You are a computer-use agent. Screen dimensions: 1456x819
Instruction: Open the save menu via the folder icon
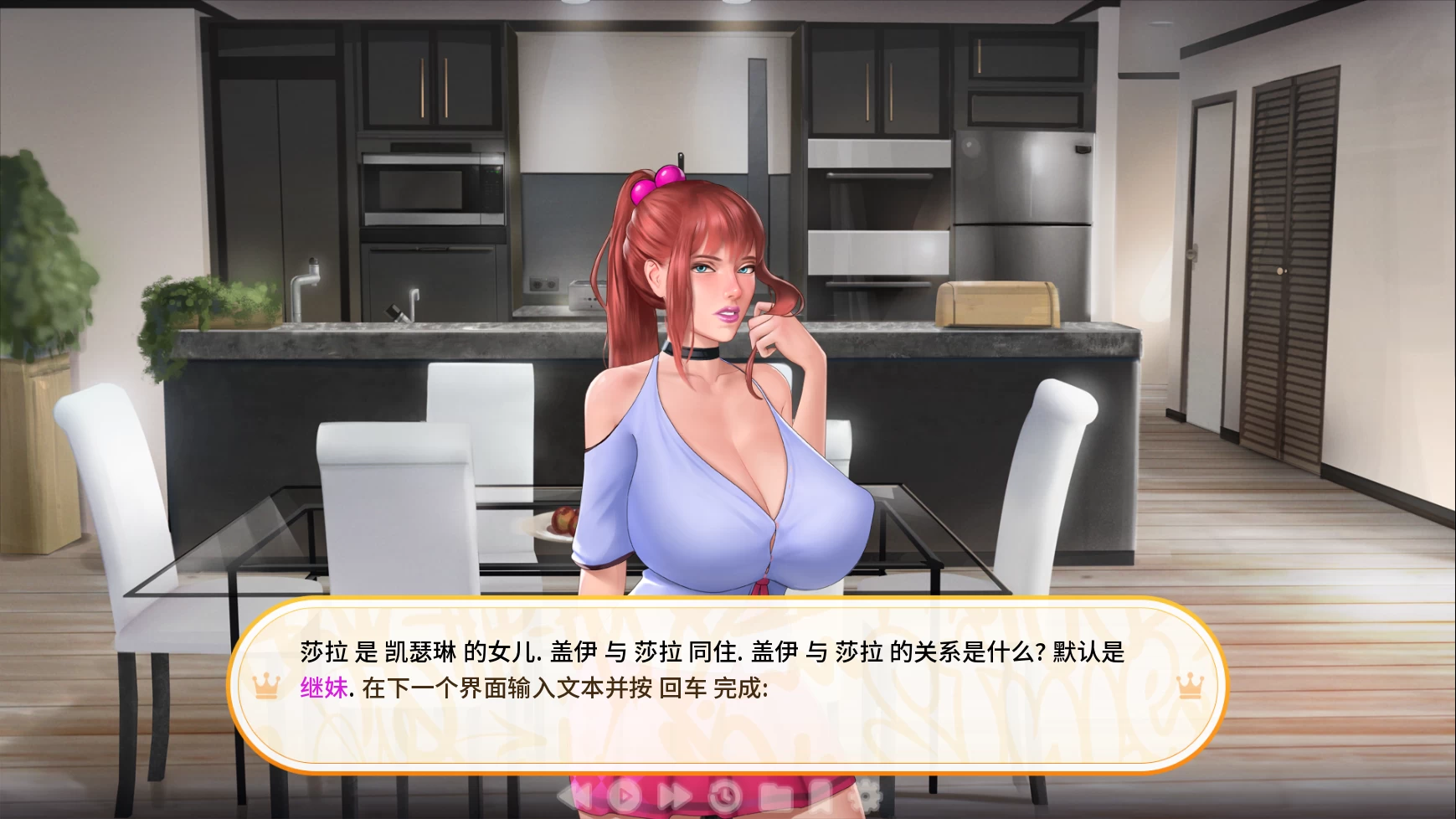click(774, 796)
